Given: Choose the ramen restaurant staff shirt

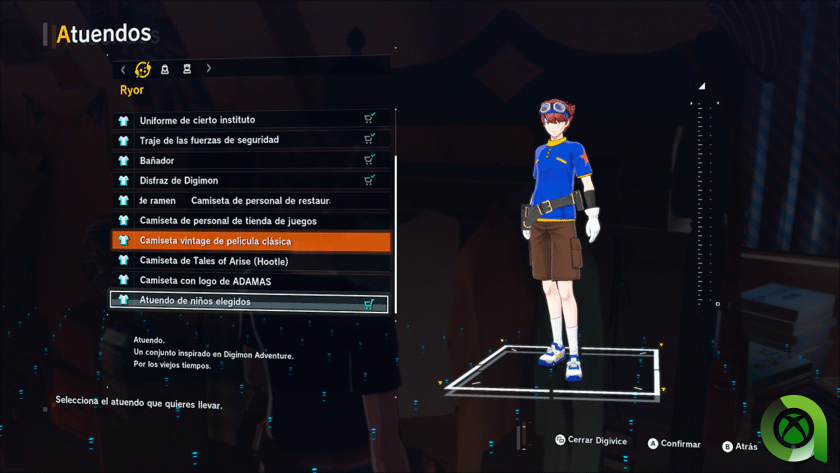Looking at the screenshot, I should (x=250, y=200).
